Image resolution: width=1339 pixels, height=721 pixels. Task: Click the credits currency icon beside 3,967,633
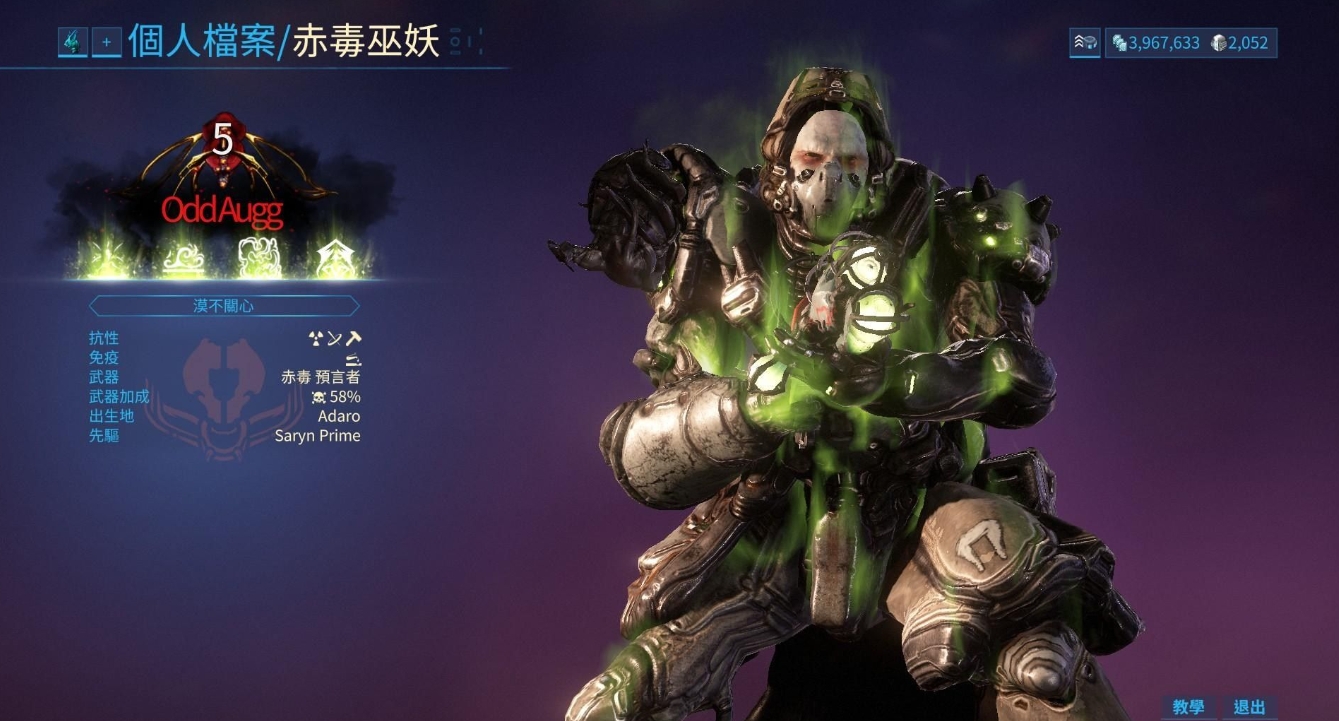tap(1119, 42)
